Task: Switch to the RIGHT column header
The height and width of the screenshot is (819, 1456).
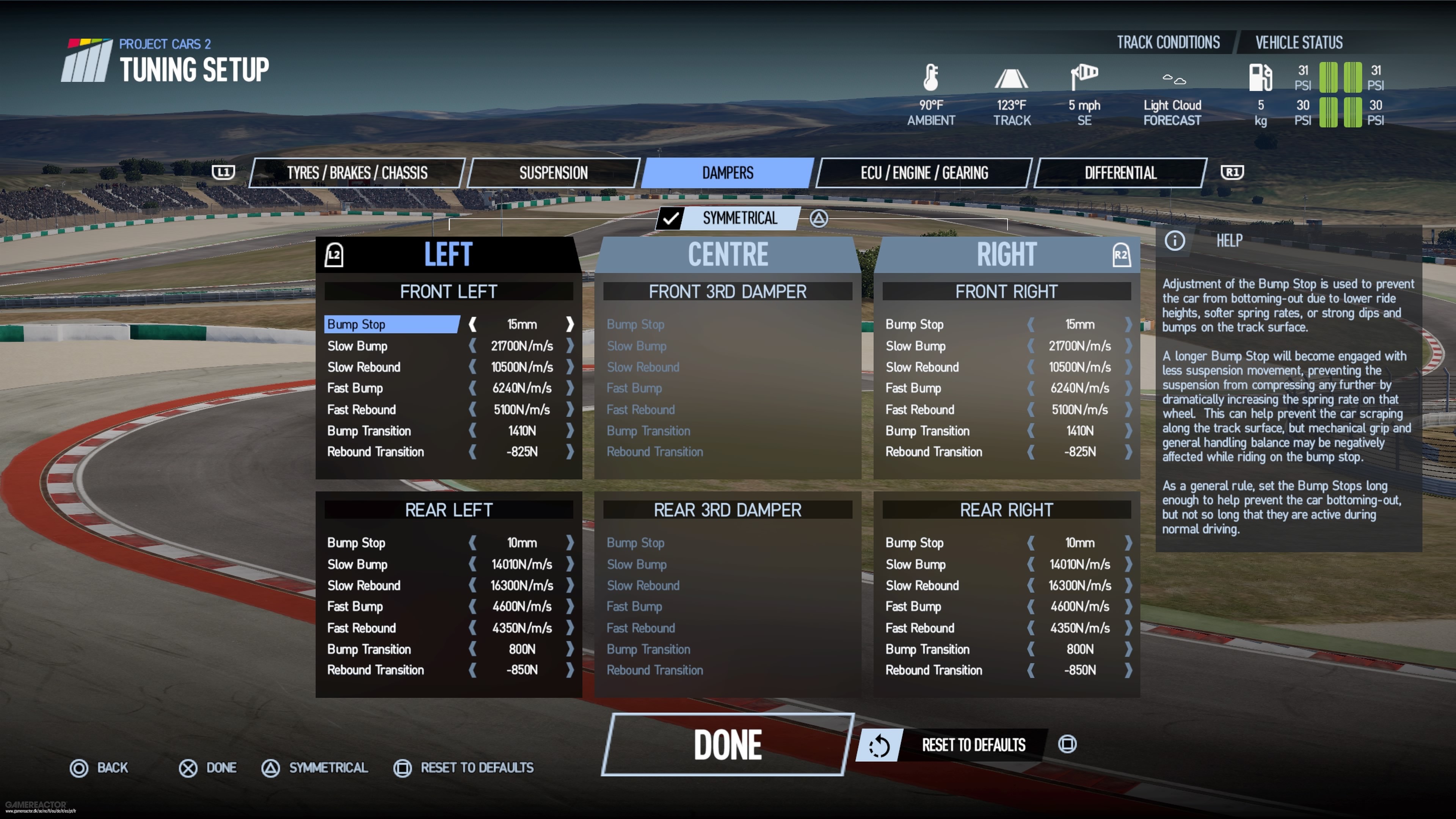Action: (x=1006, y=254)
